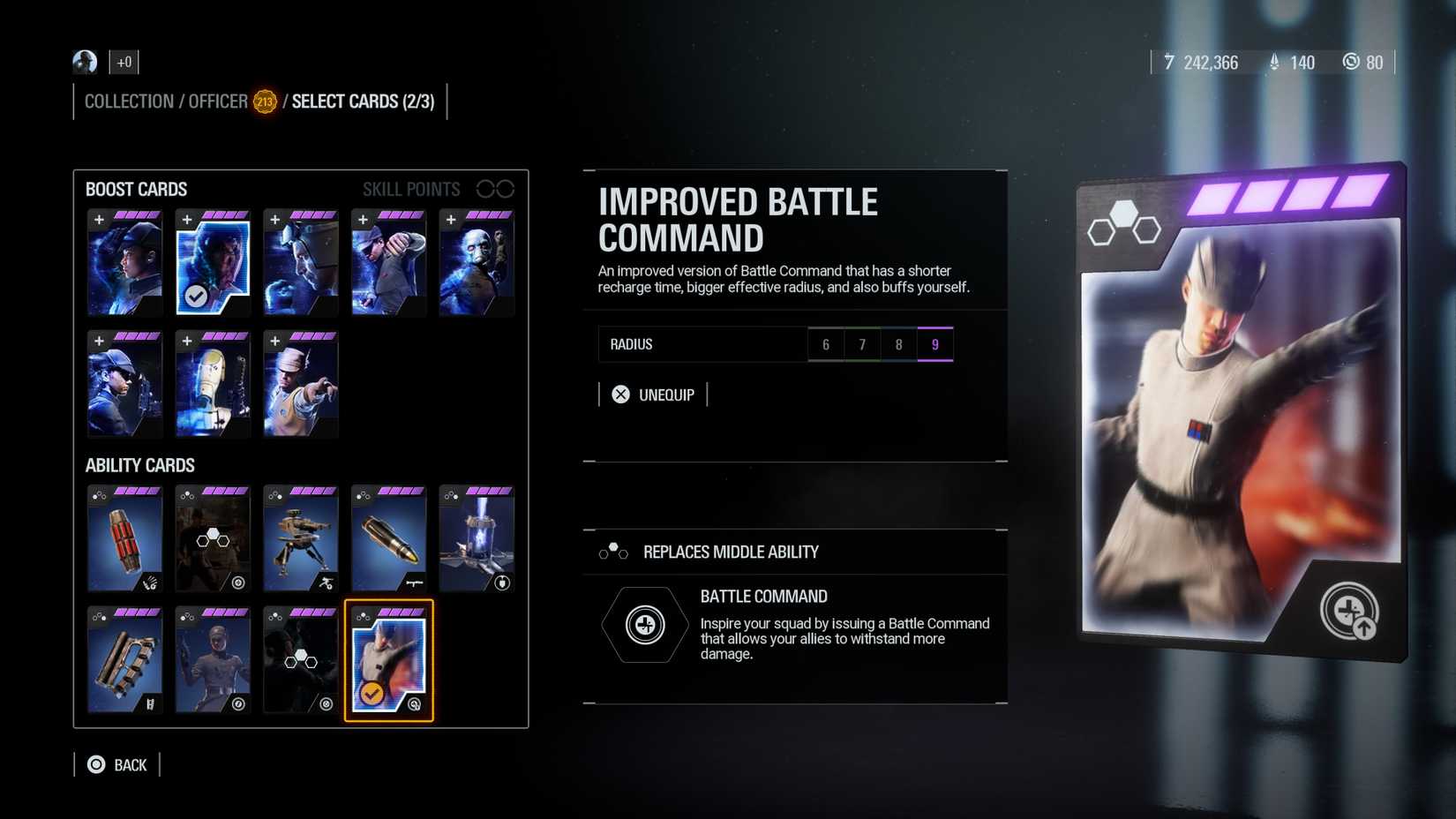The height and width of the screenshot is (819, 1456).
Task: Select the battle droid boost card
Action: (213, 386)
